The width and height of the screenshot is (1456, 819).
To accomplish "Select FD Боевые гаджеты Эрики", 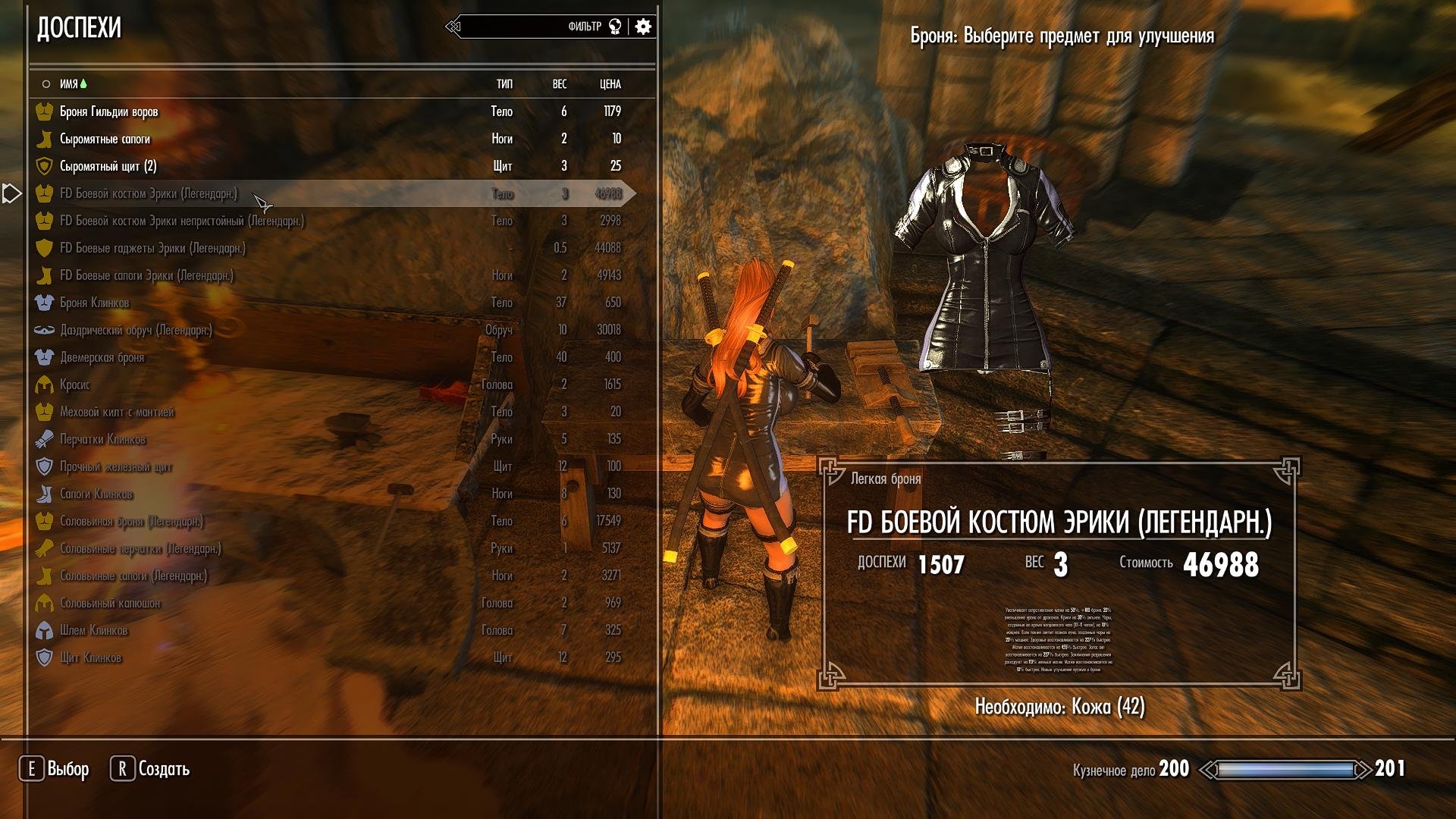I will pyautogui.click(x=152, y=248).
